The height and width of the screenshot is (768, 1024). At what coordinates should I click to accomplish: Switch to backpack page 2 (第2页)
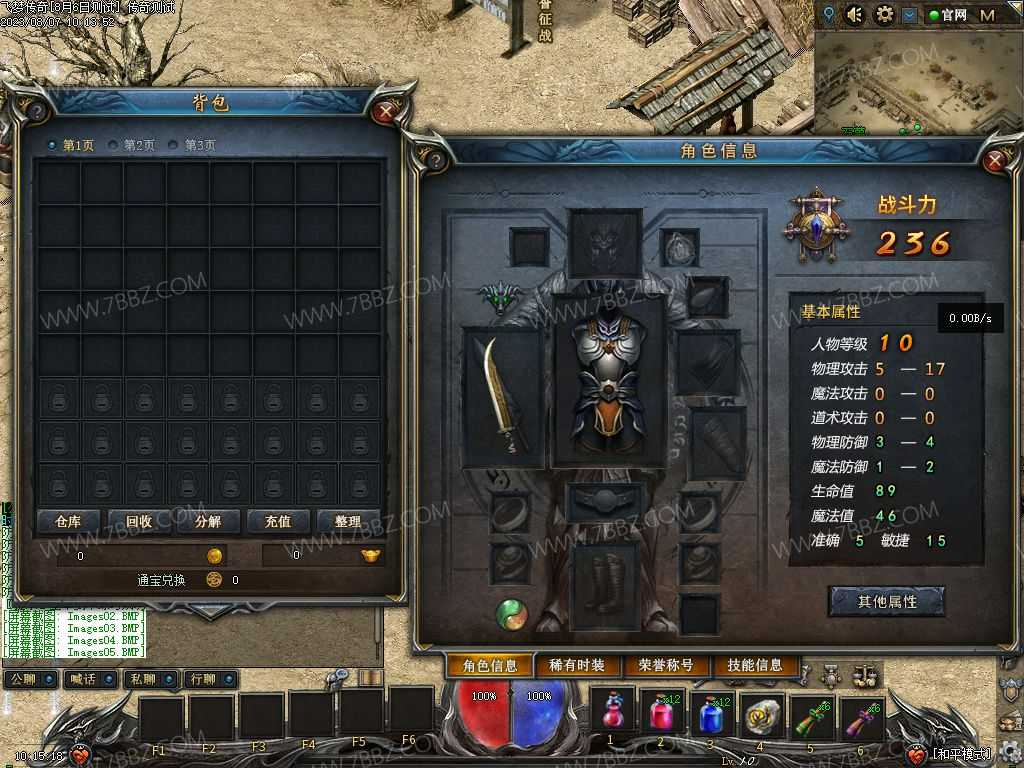click(x=134, y=145)
